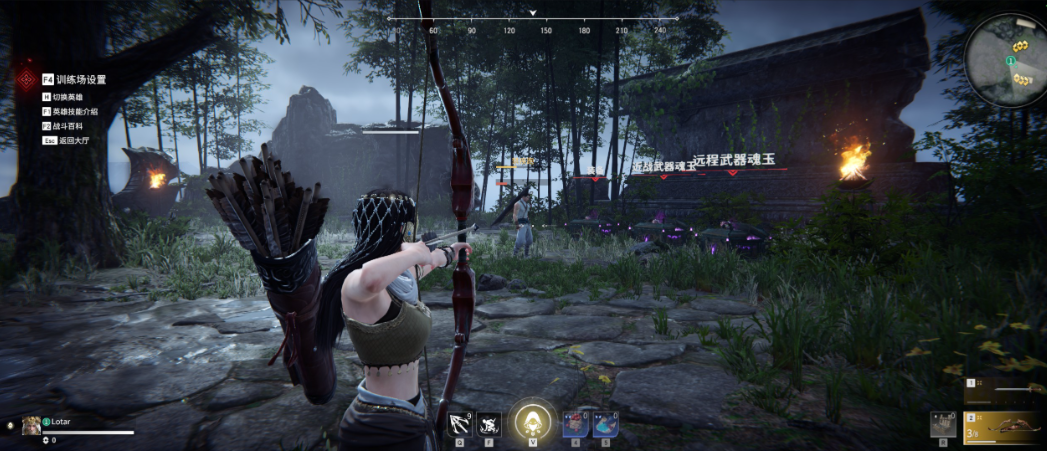Use the blue consumable item slot
Image resolution: width=1047 pixels, height=451 pixels.
pos(605,424)
